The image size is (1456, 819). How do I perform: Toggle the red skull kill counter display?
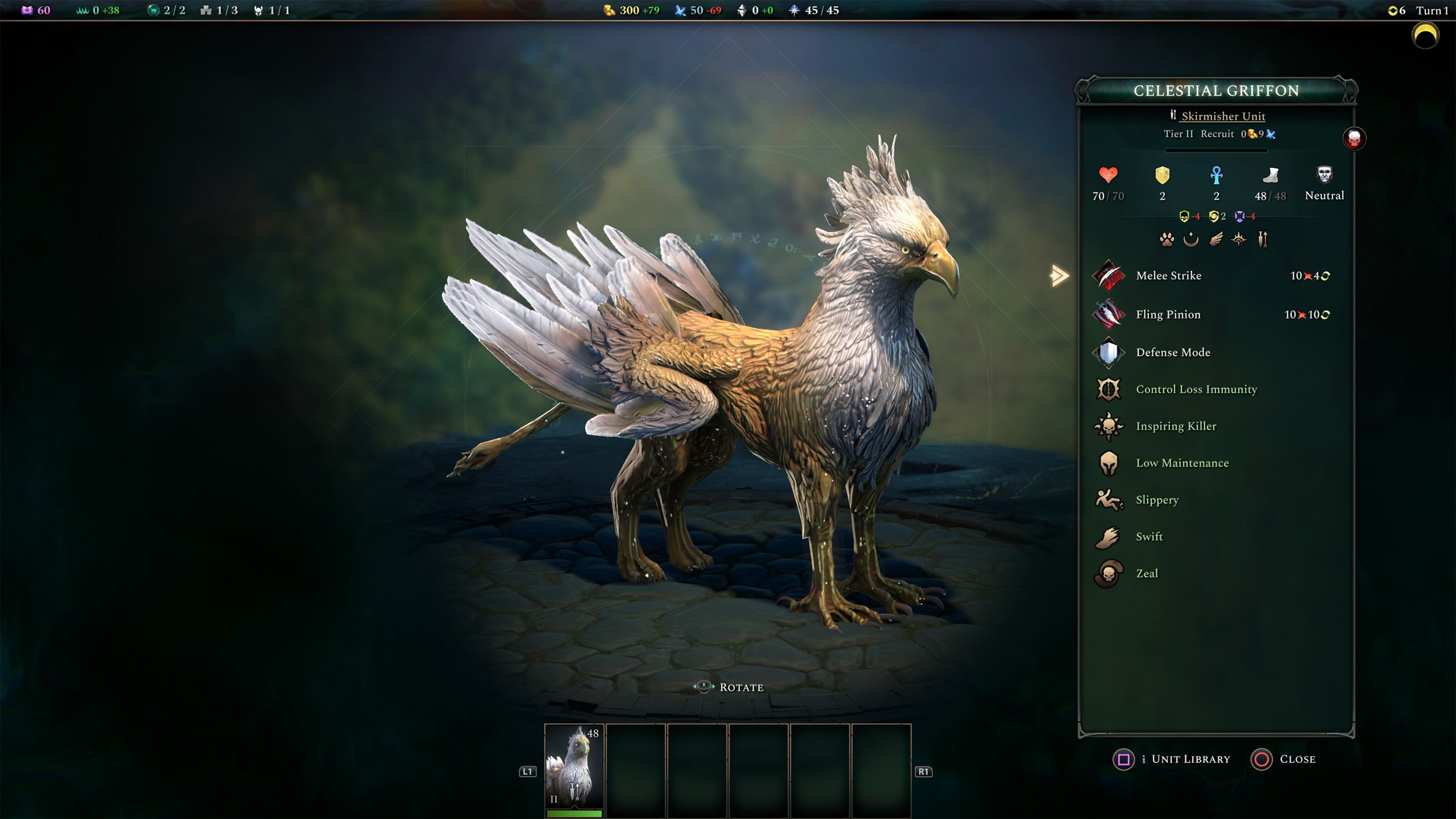[x=1356, y=138]
